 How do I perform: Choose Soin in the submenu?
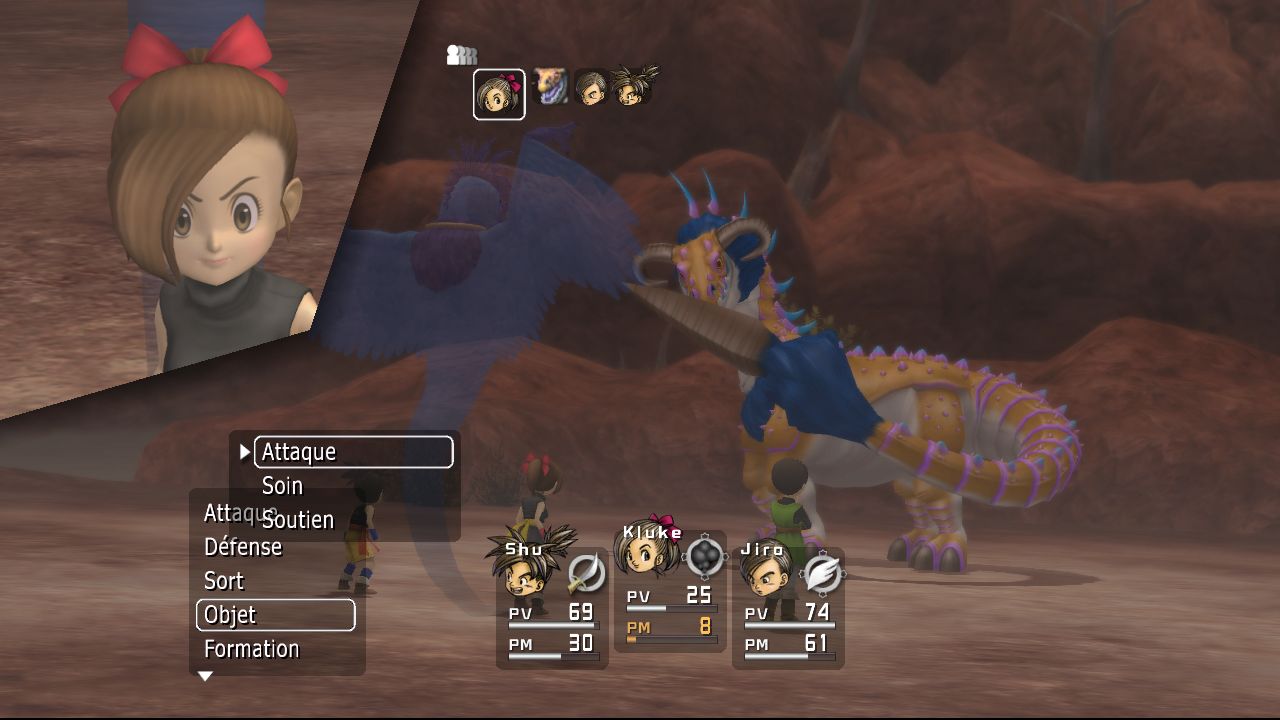pyautogui.click(x=282, y=486)
